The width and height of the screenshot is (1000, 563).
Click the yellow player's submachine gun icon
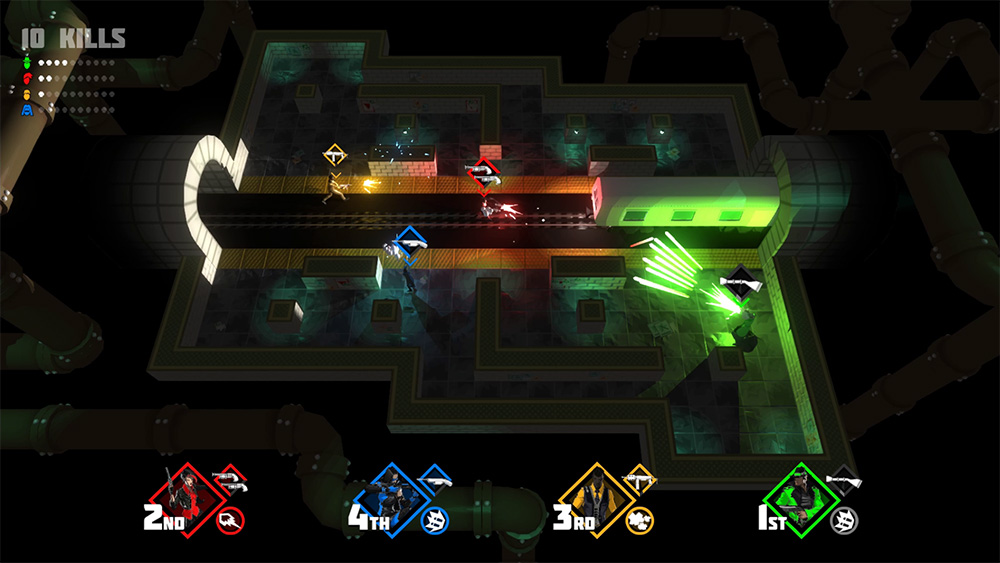click(640, 482)
